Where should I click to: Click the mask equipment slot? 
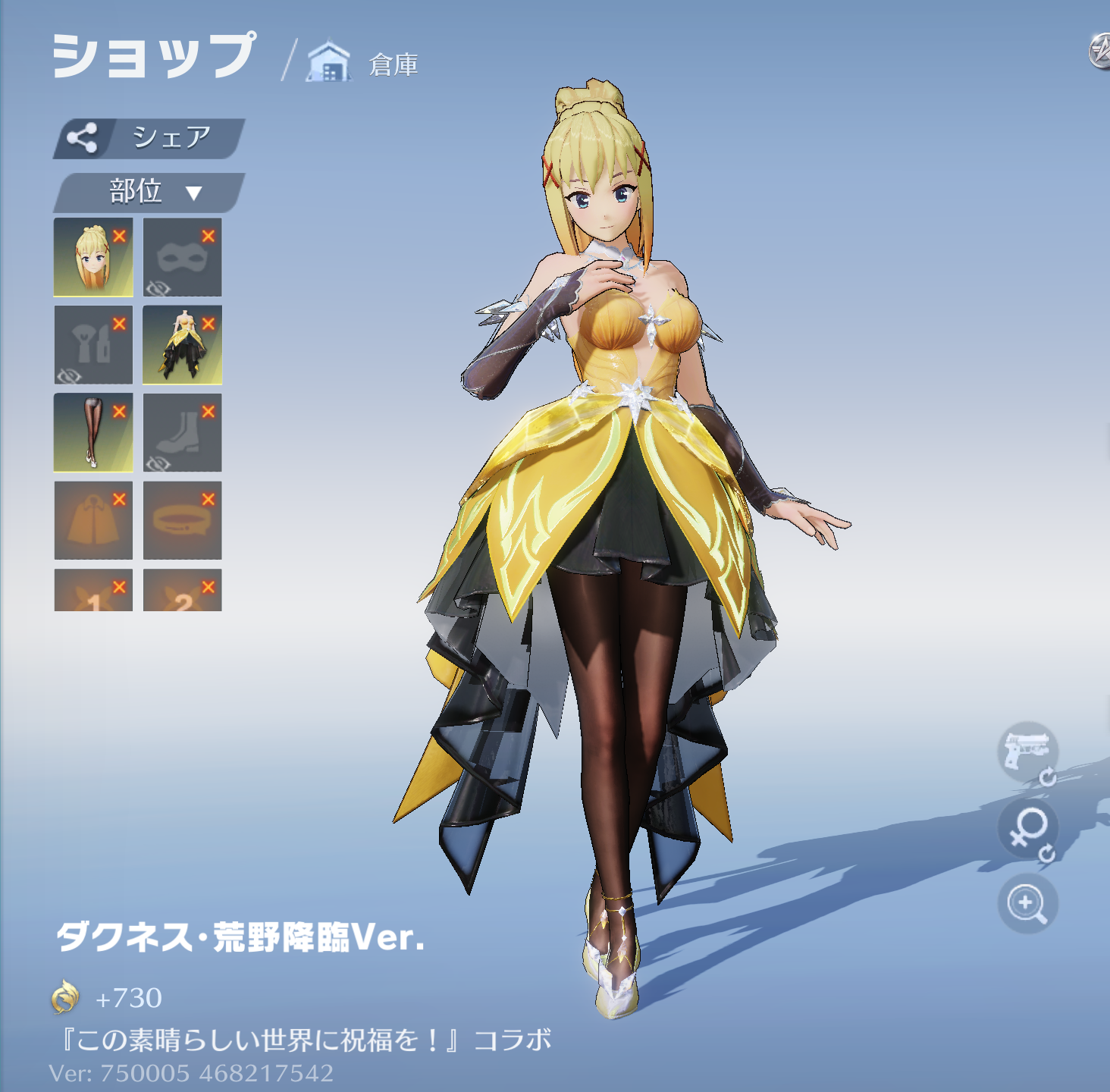tap(181, 257)
